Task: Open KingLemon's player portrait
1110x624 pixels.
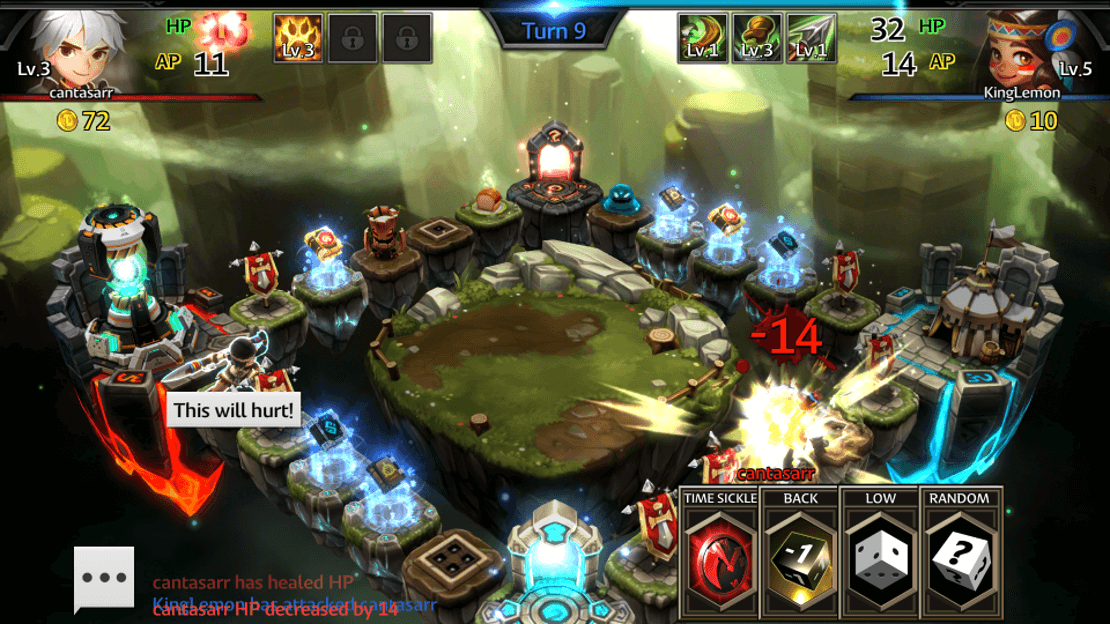Action: pyautogui.click(x=1021, y=50)
